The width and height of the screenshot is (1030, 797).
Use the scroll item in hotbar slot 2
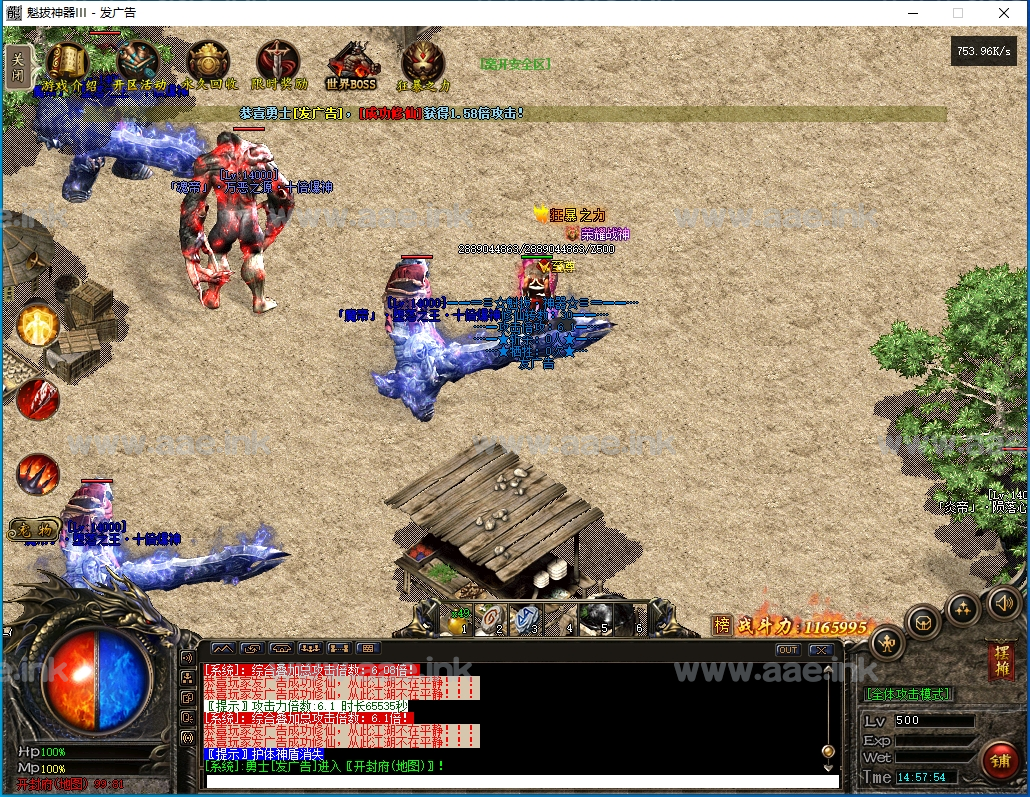491,620
